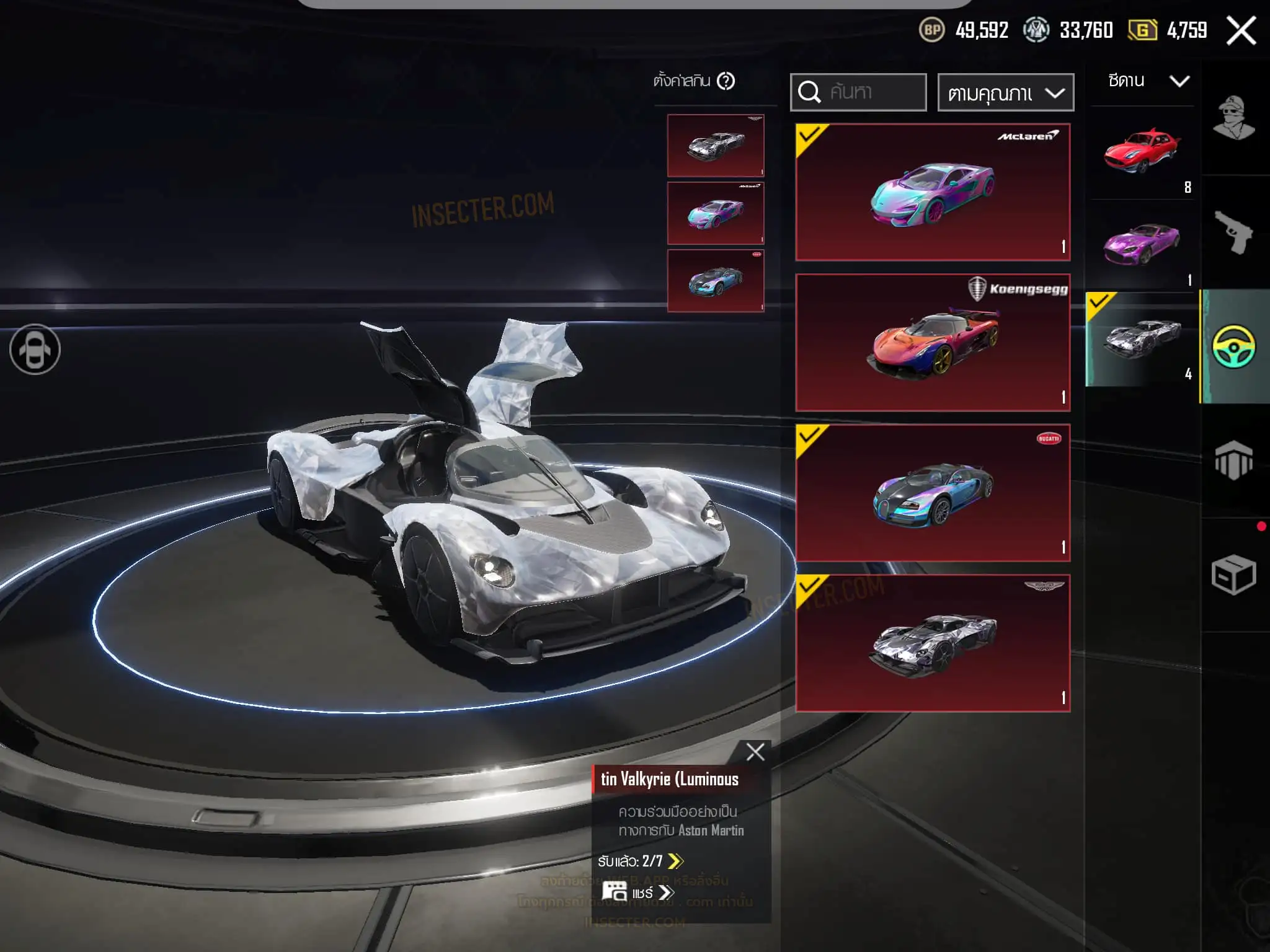Switch to the steering wheel vehicle tab
The image size is (1270, 952).
click(1234, 346)
